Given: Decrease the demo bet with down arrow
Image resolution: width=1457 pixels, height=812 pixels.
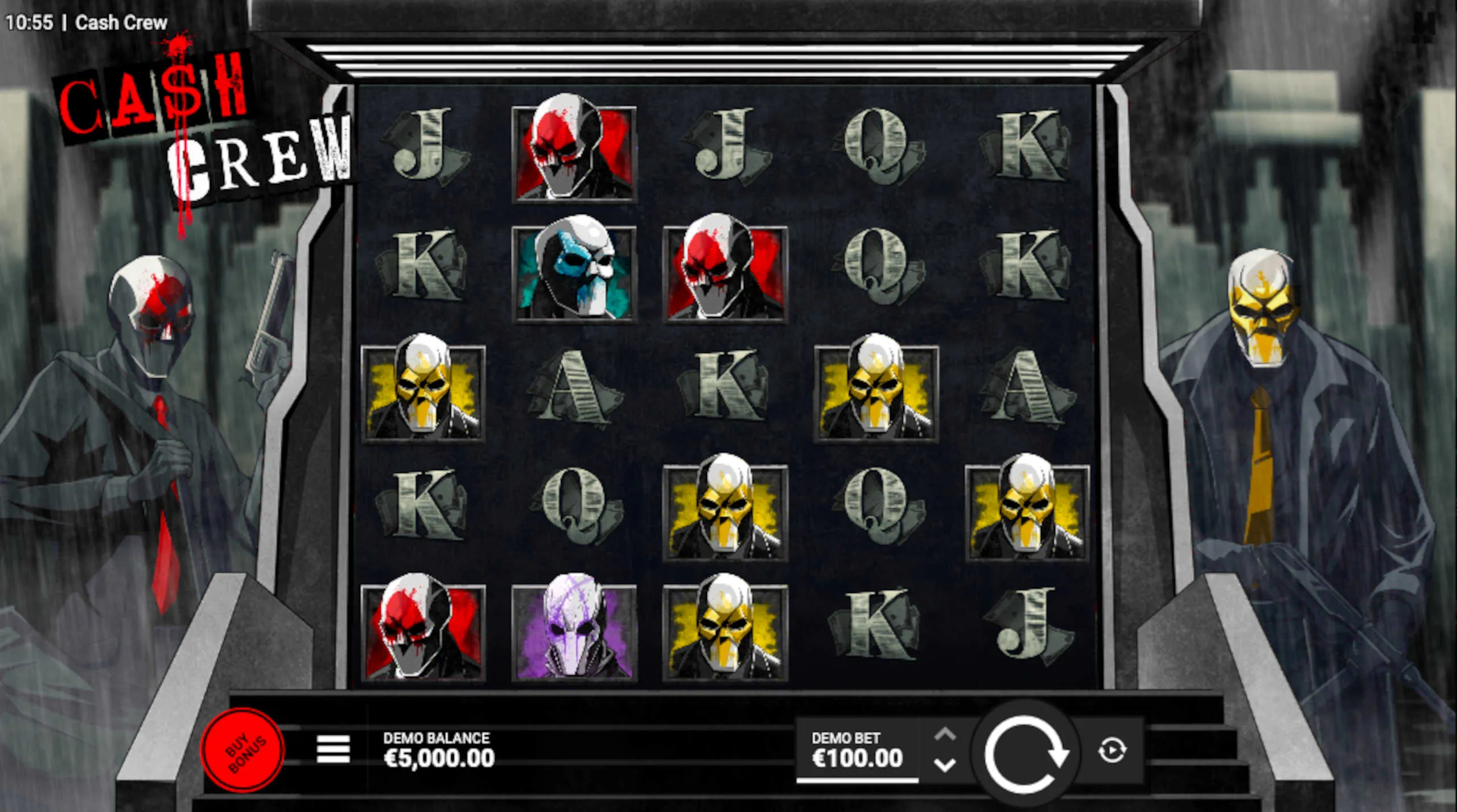Looking at the screenshot, I should point(945,765).
